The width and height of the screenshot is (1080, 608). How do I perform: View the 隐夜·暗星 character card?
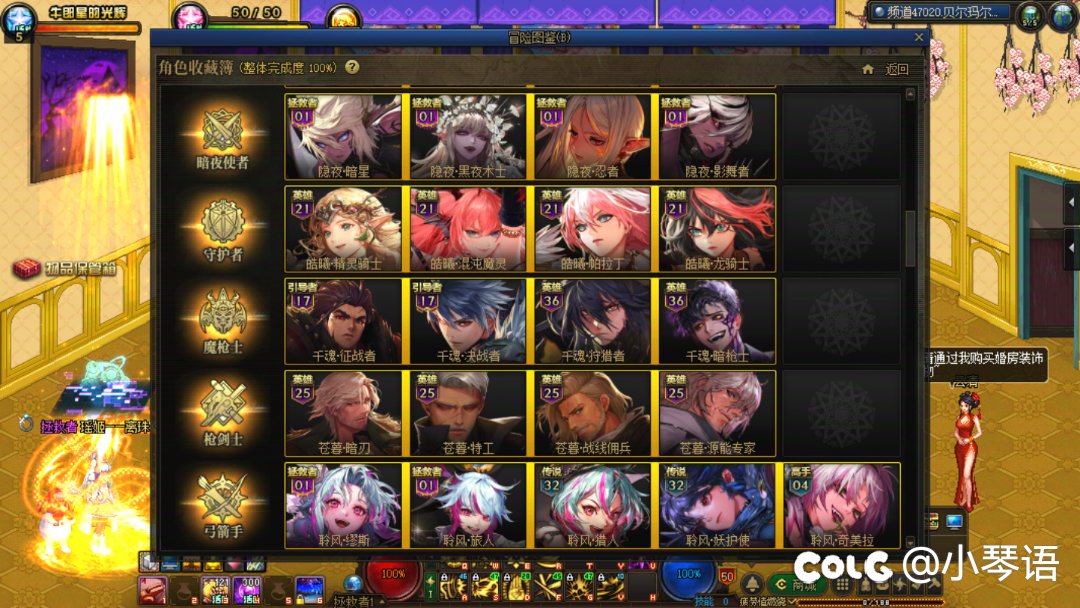(x=344, y=137)
